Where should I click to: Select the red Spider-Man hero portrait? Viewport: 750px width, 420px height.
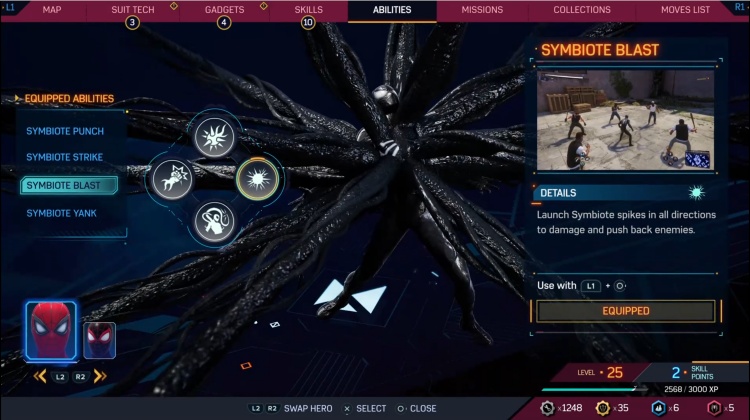tap(51, 328)
